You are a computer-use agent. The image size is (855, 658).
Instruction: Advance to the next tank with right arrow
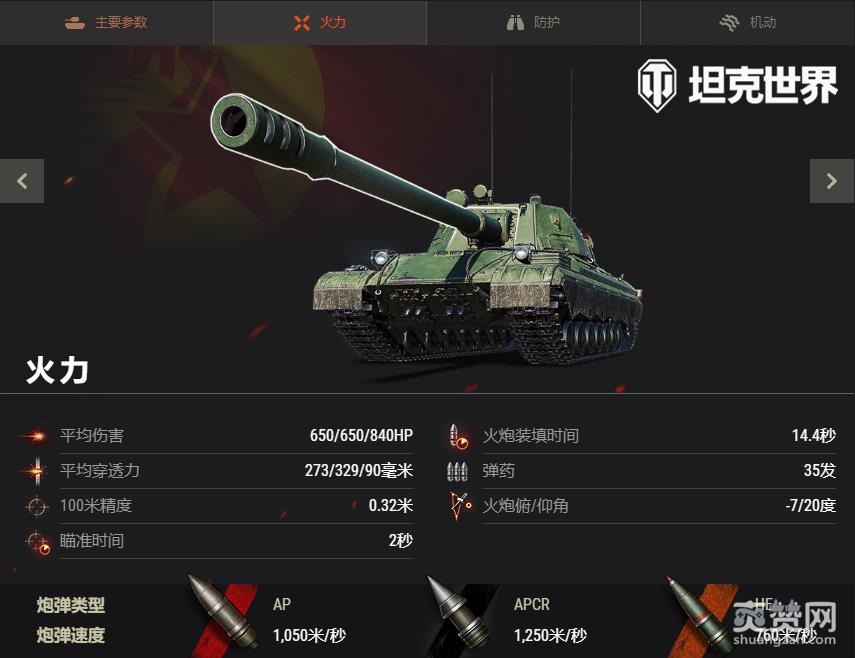point(832,181)
